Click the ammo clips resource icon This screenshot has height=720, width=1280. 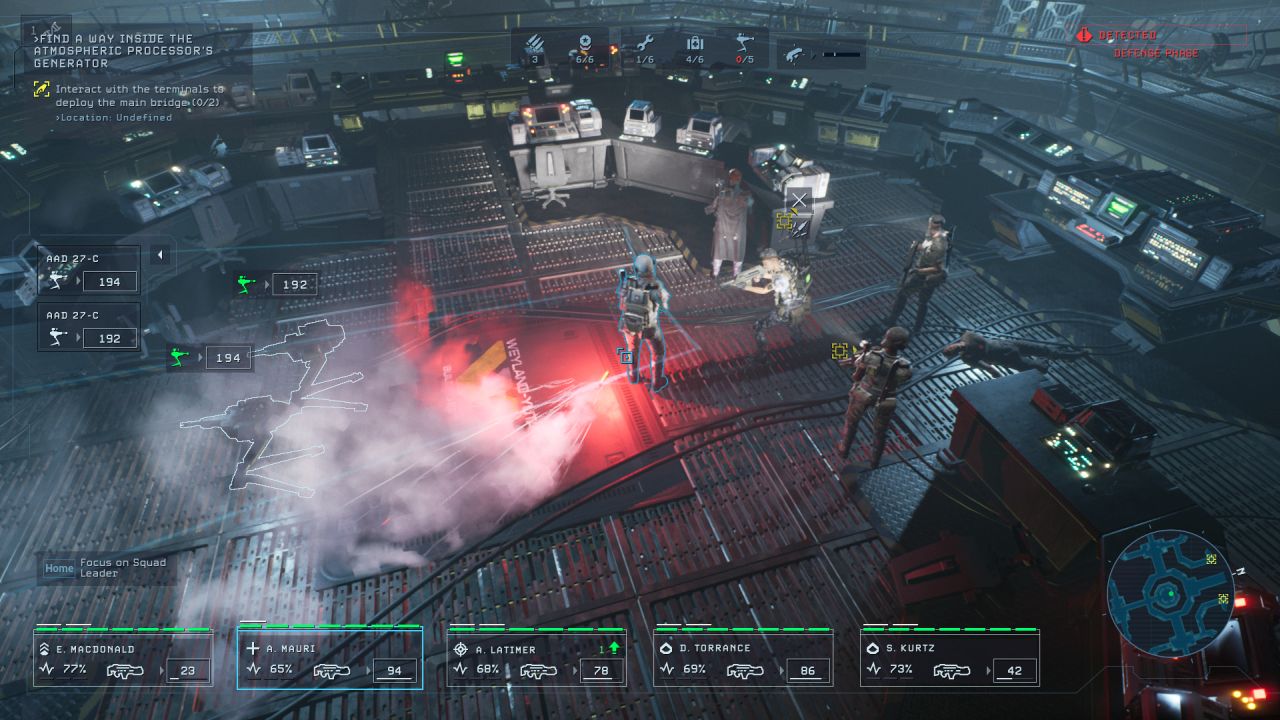coord(535,45)
